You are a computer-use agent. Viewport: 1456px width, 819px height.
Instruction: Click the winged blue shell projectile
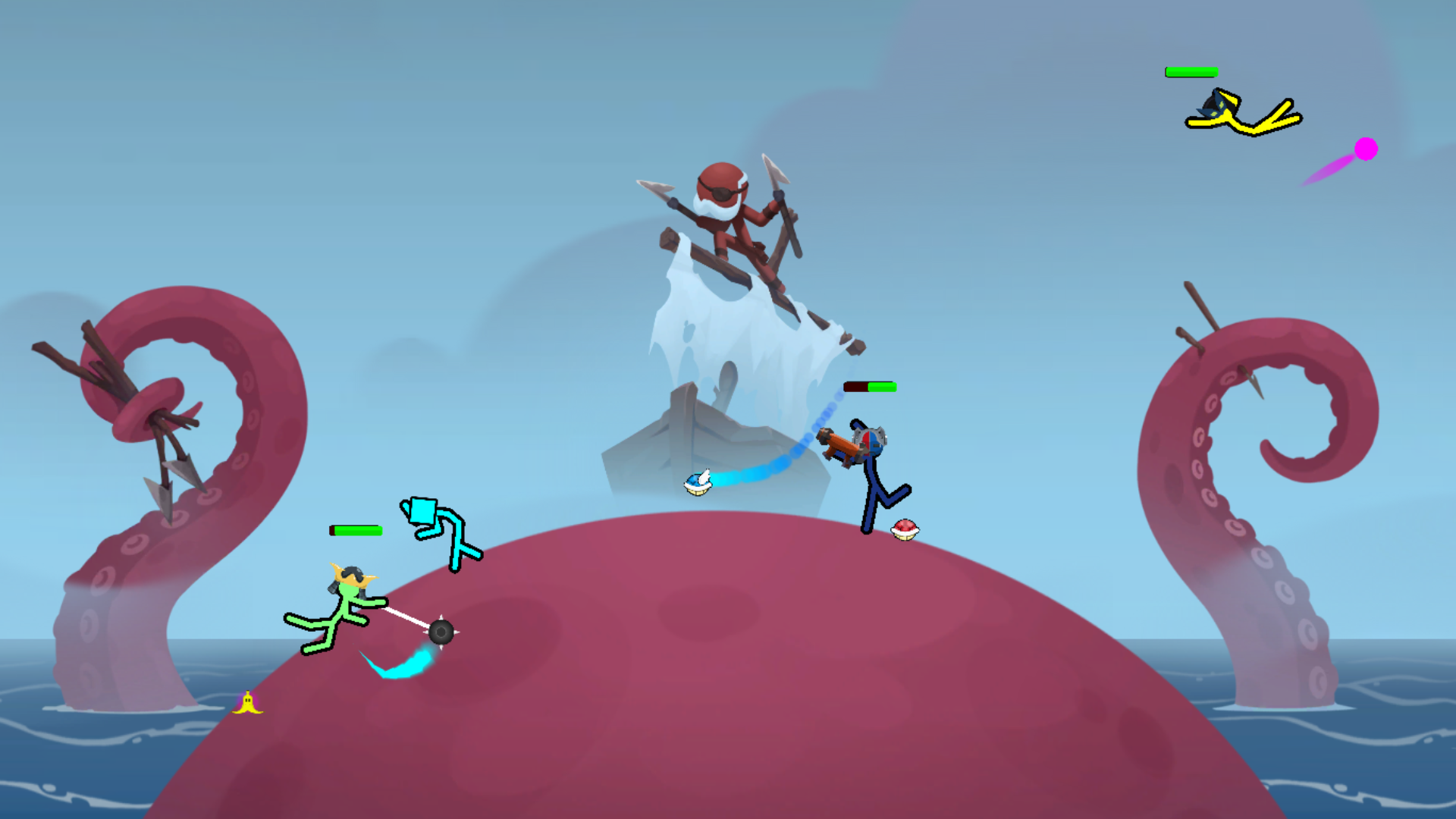[x=698, y=482]
